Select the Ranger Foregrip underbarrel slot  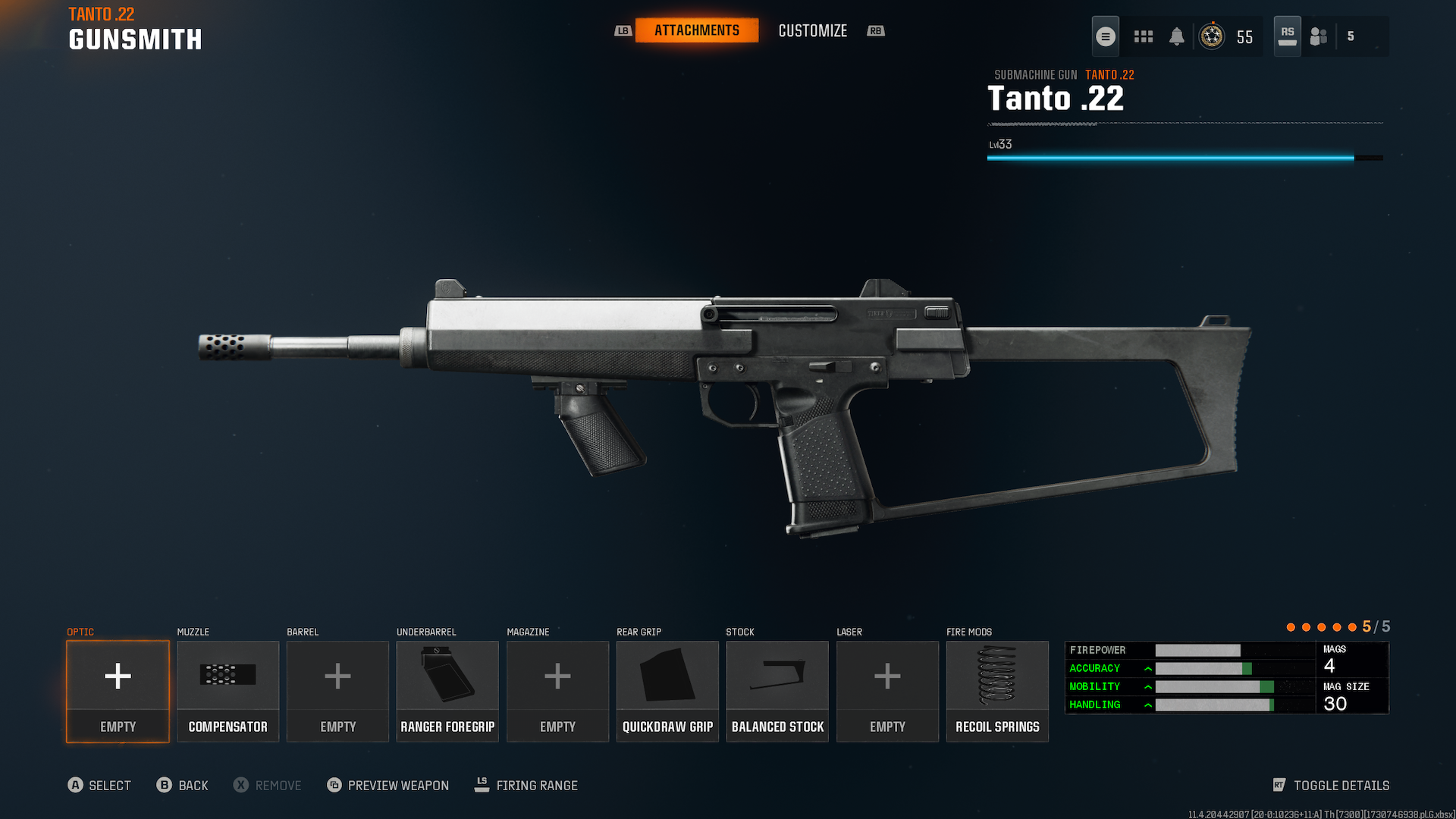pos(447,691)
